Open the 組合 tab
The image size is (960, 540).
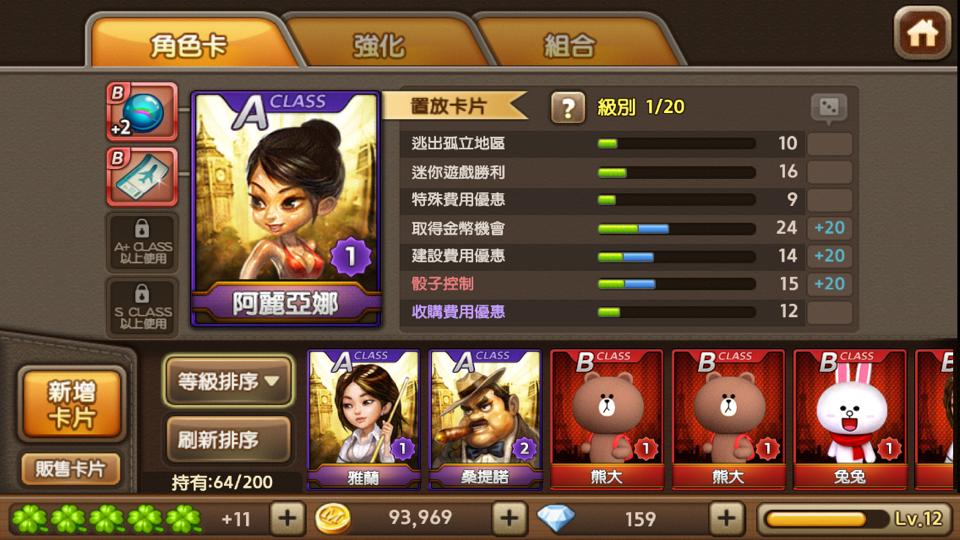tap(570, 45)
